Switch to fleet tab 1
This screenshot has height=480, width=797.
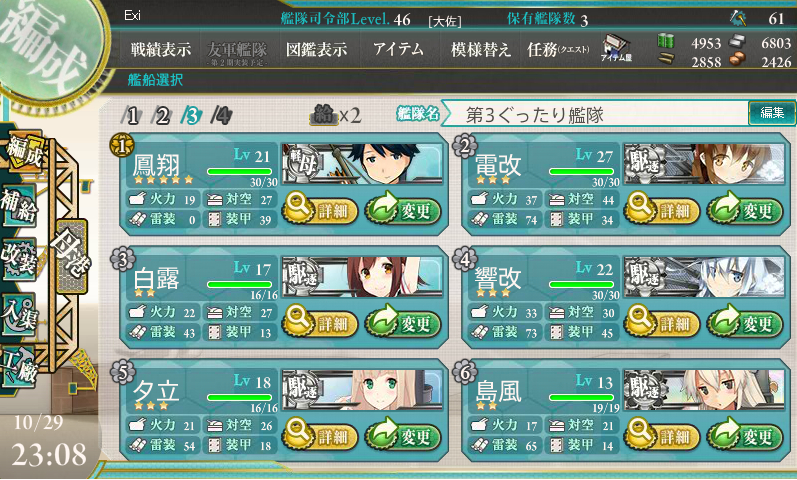click(x=132, y=114)
